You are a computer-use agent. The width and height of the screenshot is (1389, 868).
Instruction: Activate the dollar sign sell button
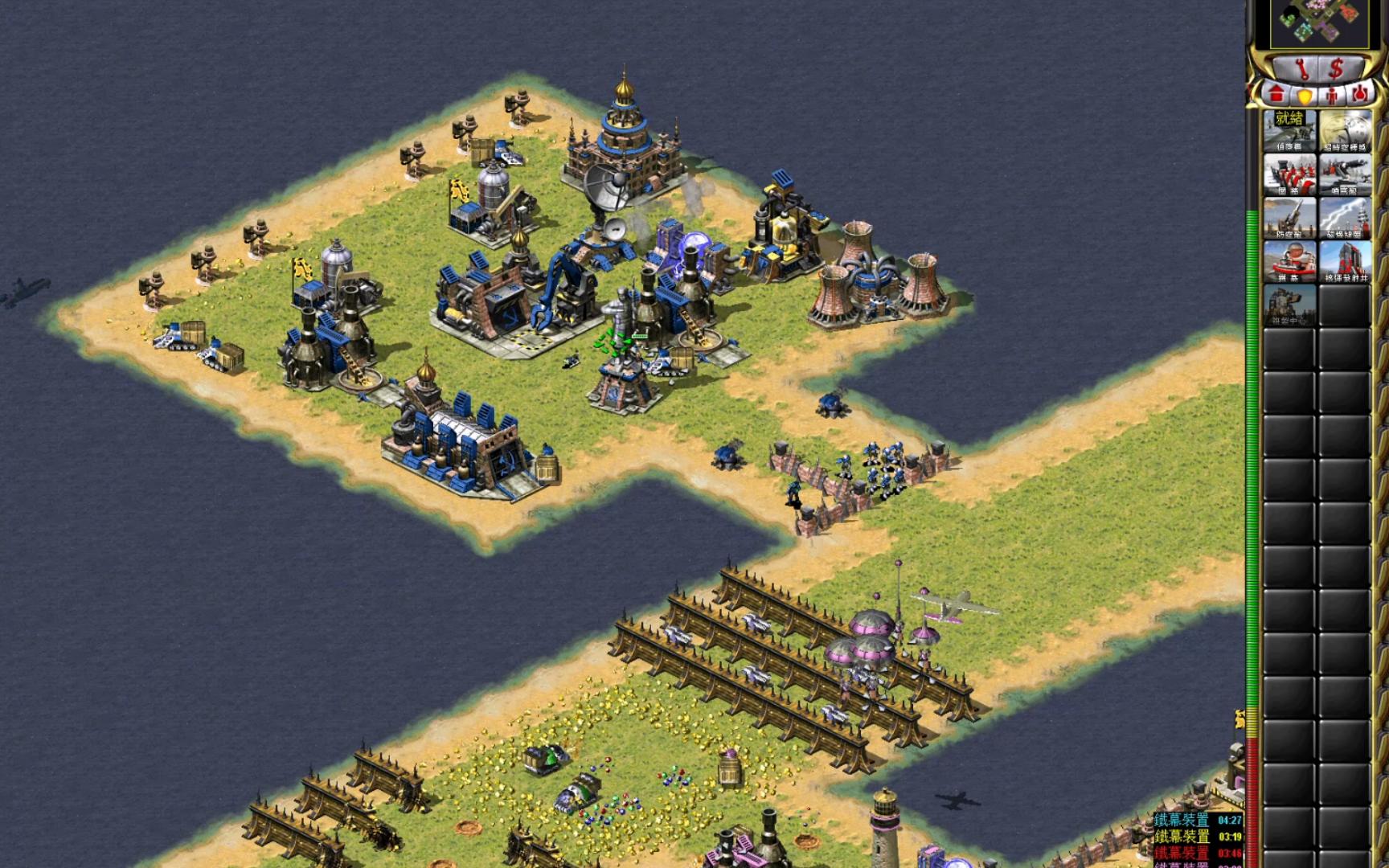click(1337, 68)
